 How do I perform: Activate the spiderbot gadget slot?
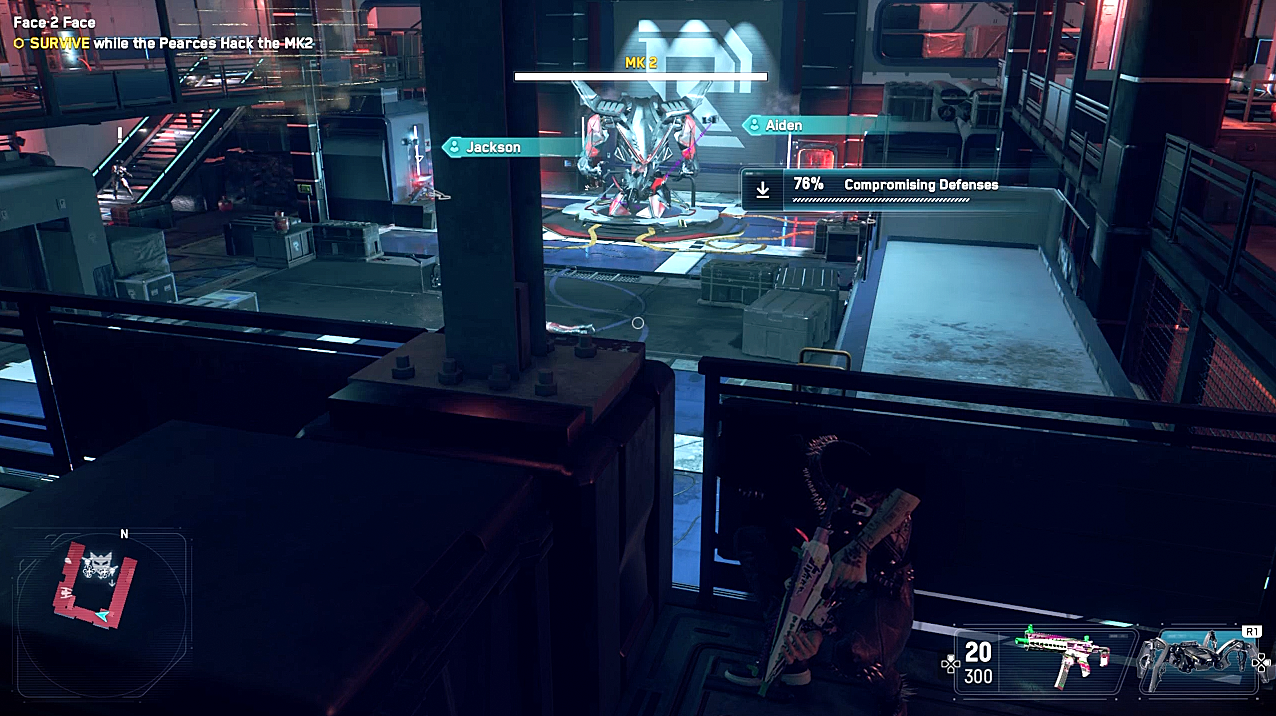tap(1199, 660)
